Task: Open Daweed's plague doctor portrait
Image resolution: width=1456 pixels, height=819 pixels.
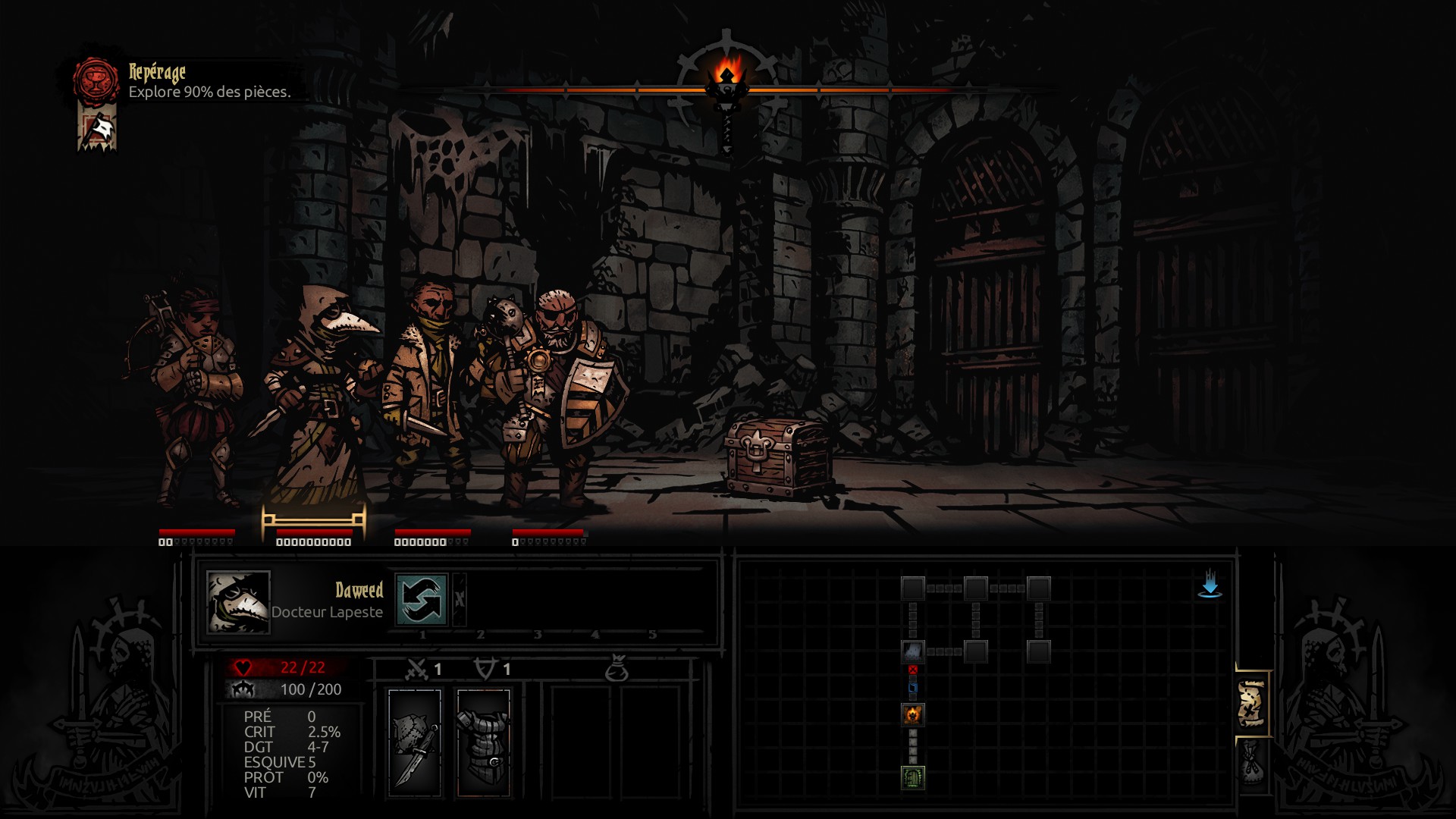Action: (238, 602)
